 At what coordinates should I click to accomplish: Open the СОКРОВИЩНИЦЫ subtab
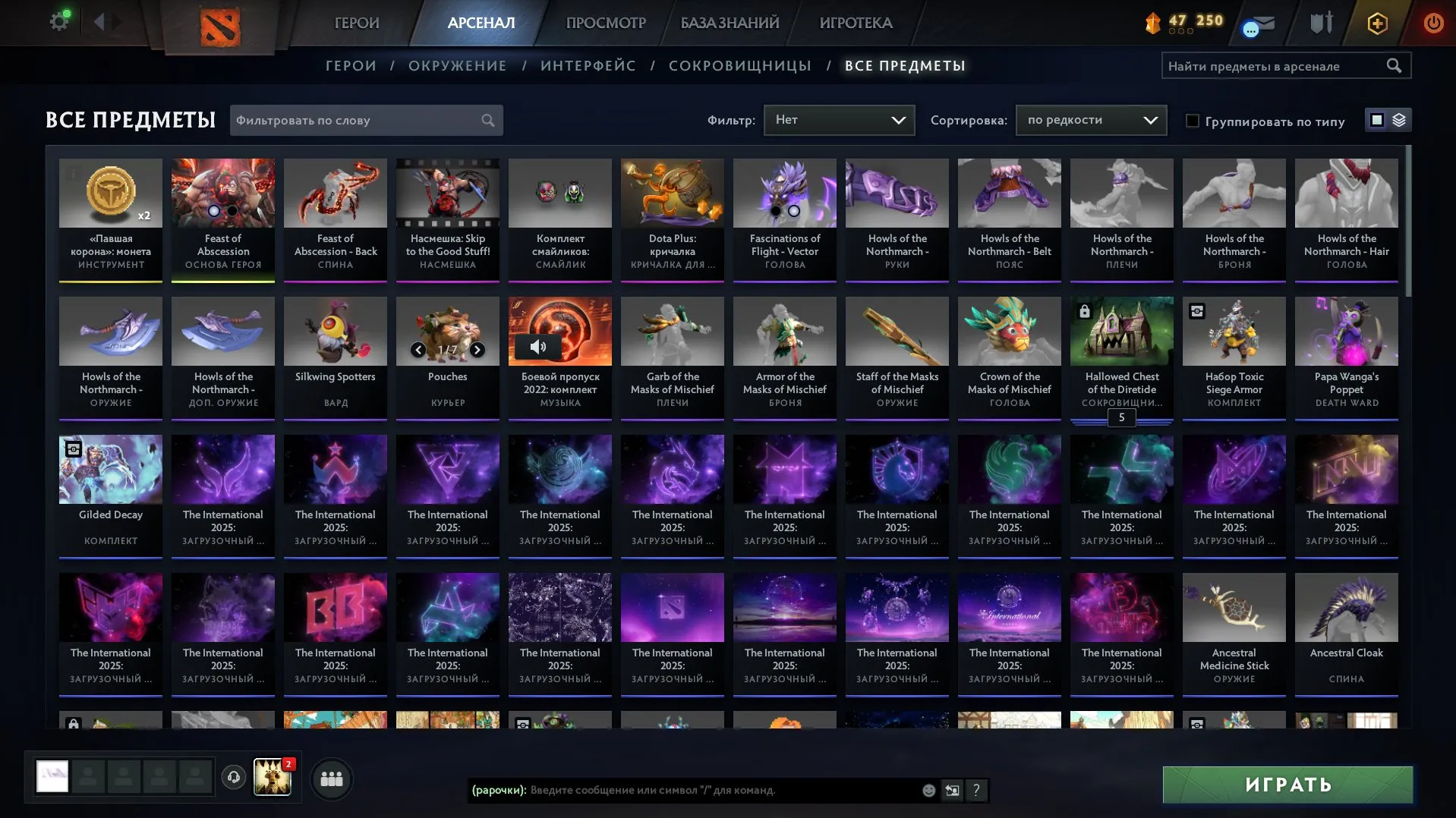tap(739, 66)
